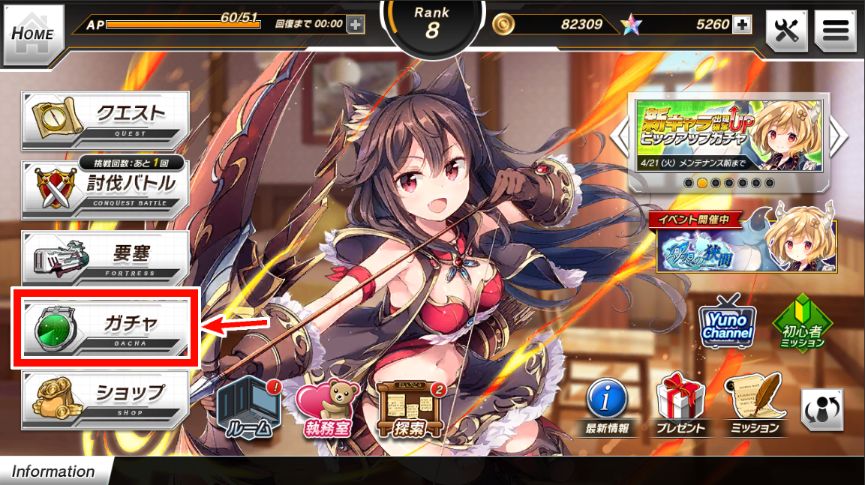The width and height of the screenshot is (865, 485).
Task: Open the イベント開催中 event banner
Action: [728, 240]
